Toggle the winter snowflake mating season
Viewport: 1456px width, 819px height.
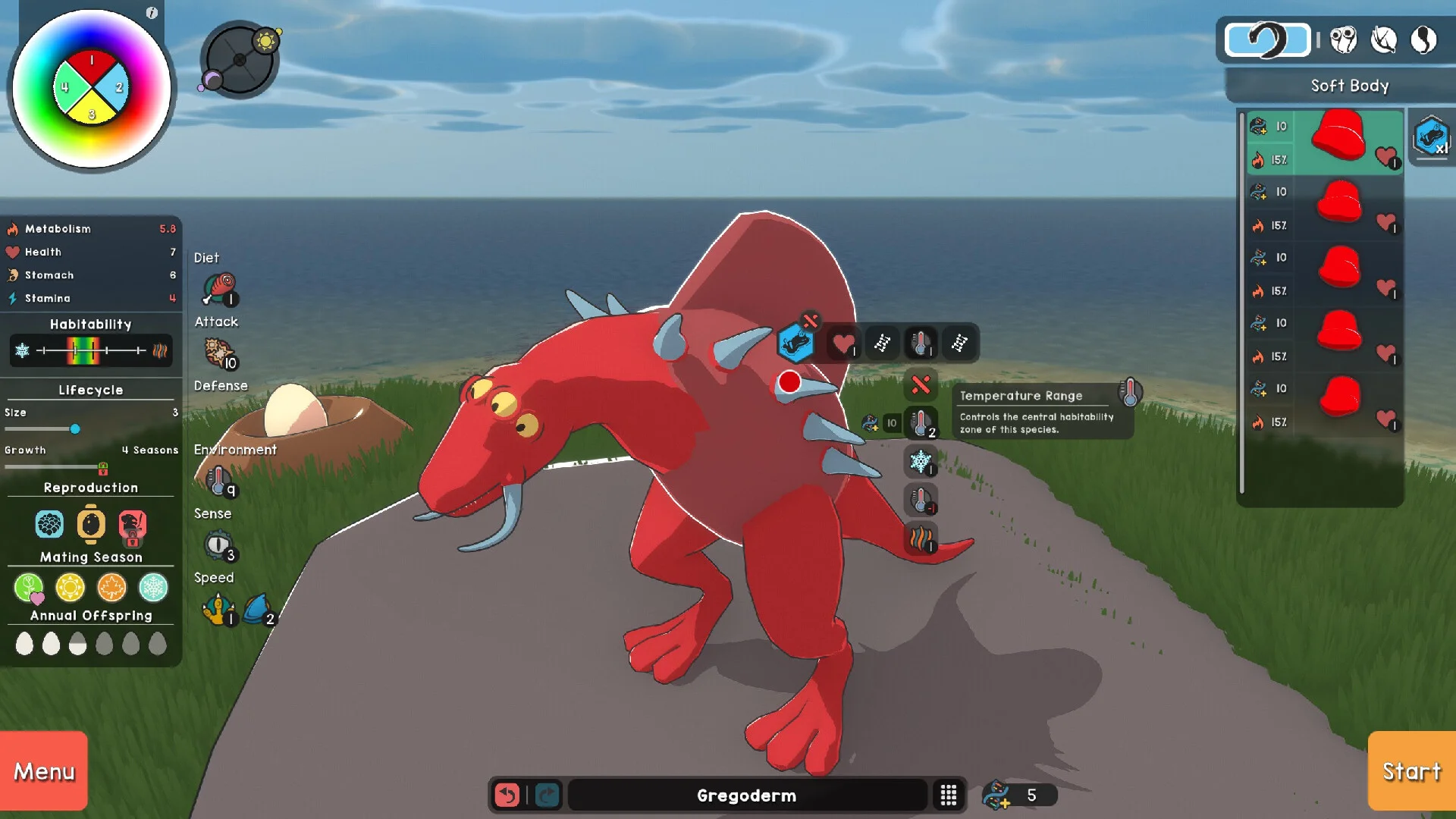coord(153,588)
